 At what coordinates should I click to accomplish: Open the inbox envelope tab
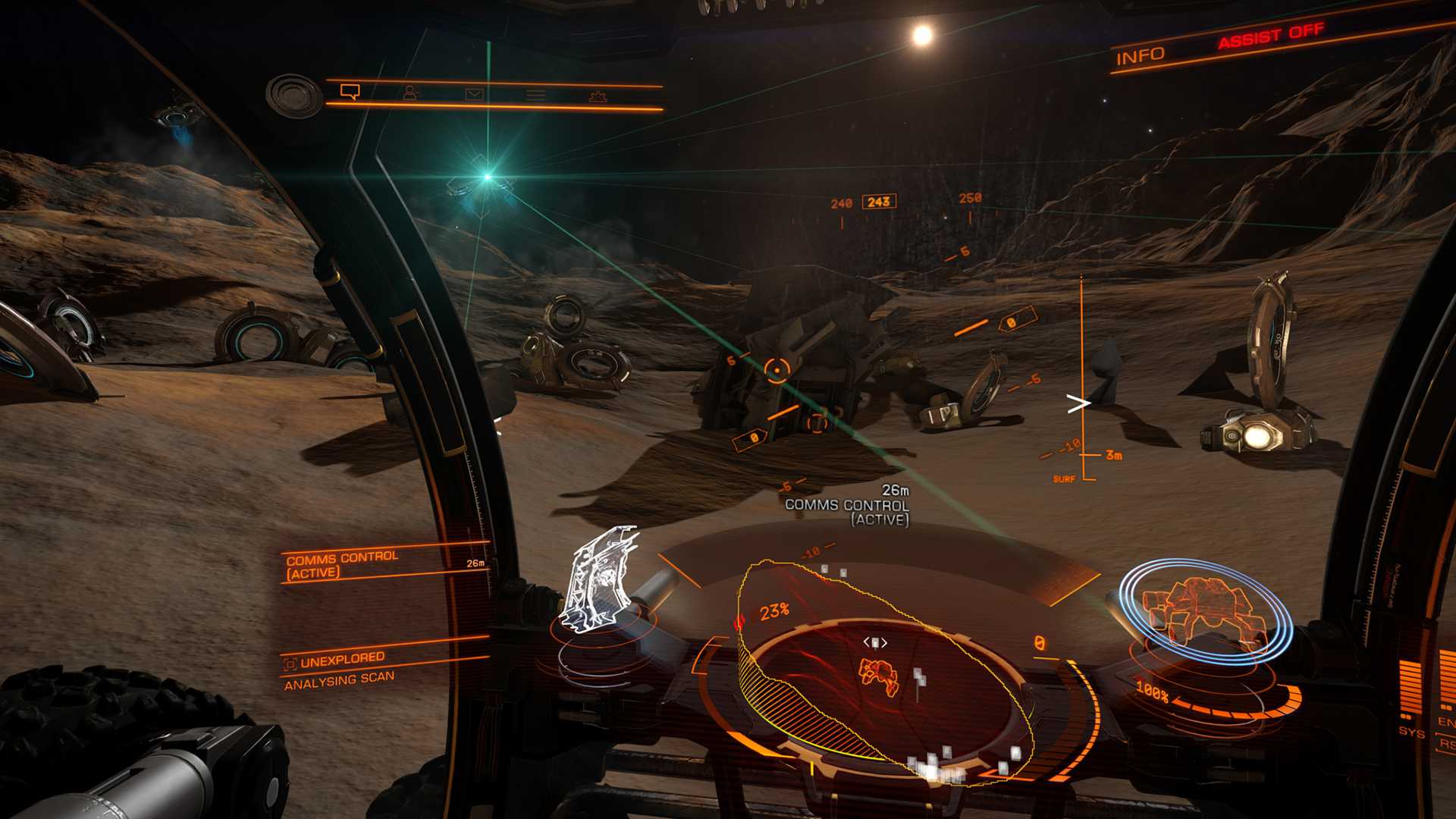point(474,94)
